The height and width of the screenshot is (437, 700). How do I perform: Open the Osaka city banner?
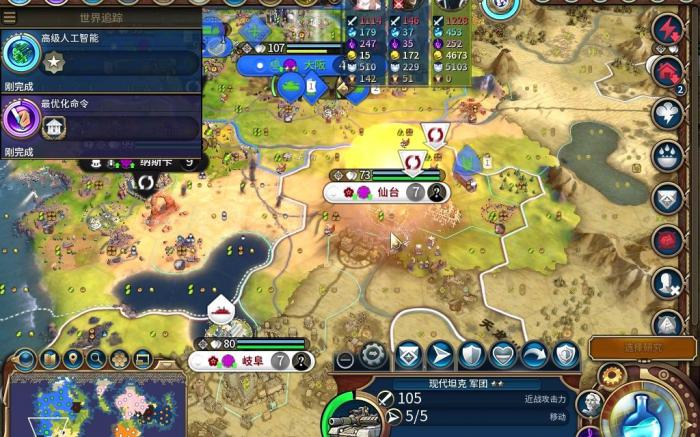(x=314, y=65)
